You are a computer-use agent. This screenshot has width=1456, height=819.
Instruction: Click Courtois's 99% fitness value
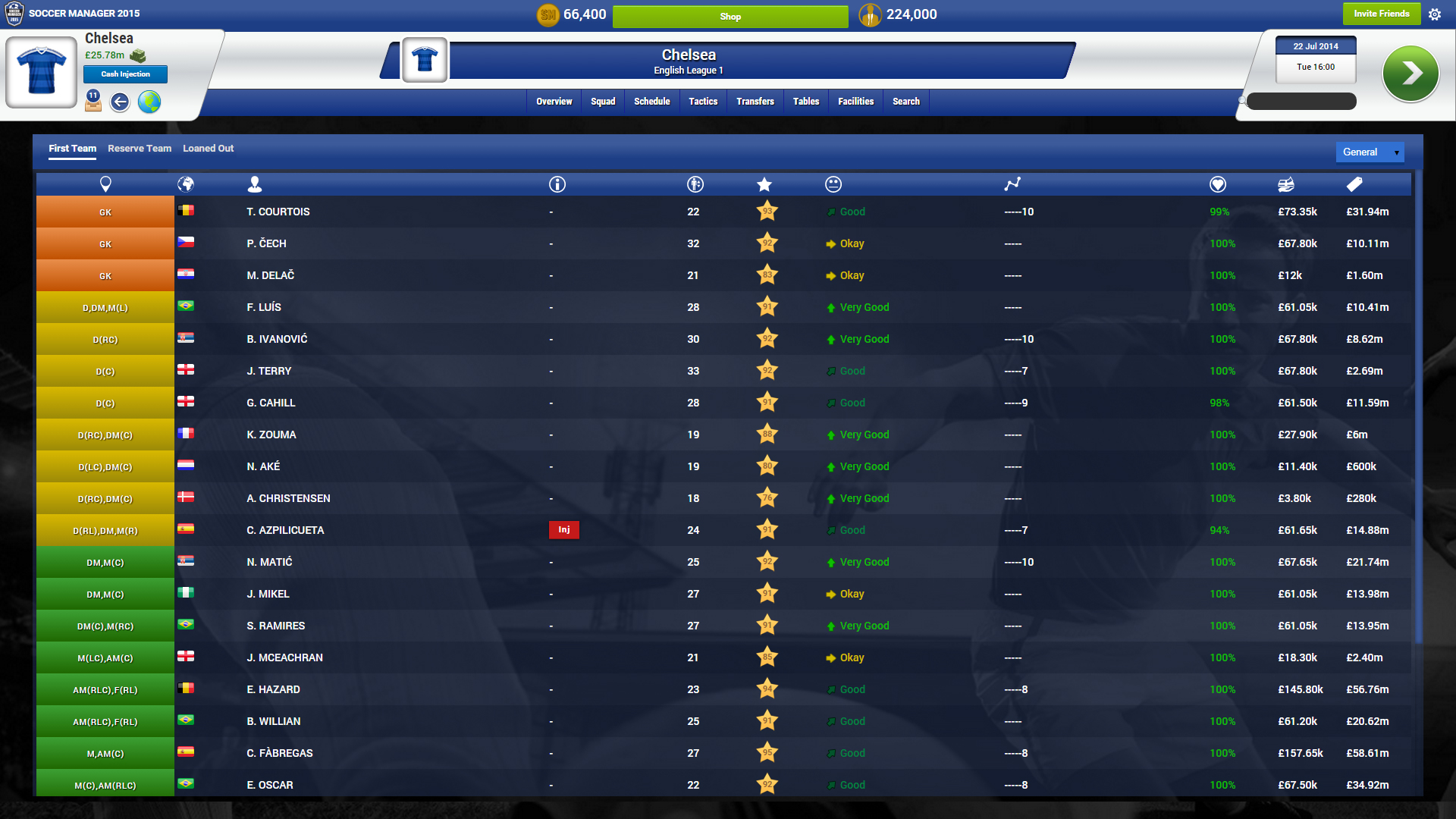point(1219,212)
